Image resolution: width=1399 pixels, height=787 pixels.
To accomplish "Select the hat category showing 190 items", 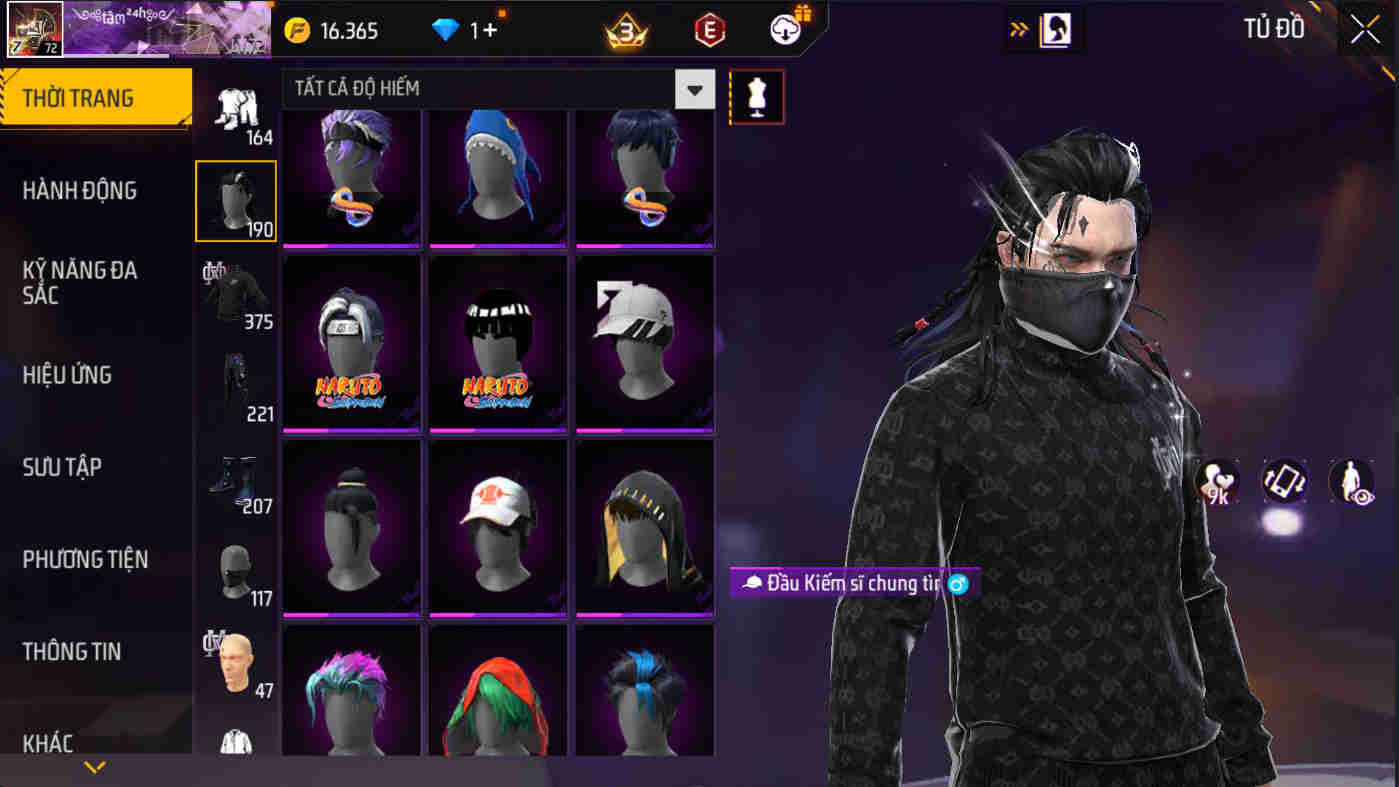I will 236,200.
